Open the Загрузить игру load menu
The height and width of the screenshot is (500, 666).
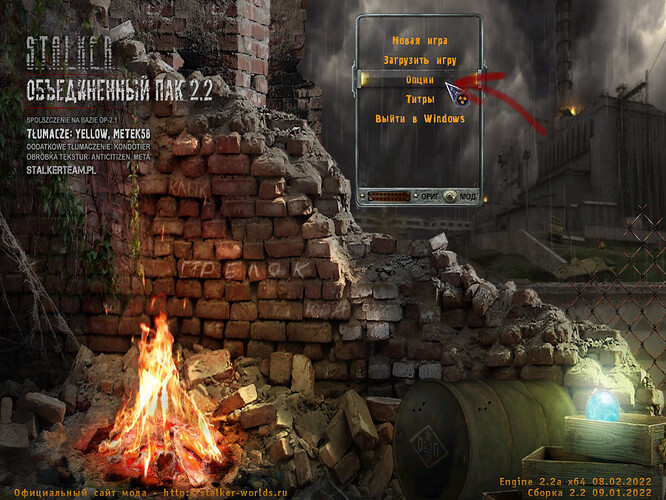tap(419, 60)
